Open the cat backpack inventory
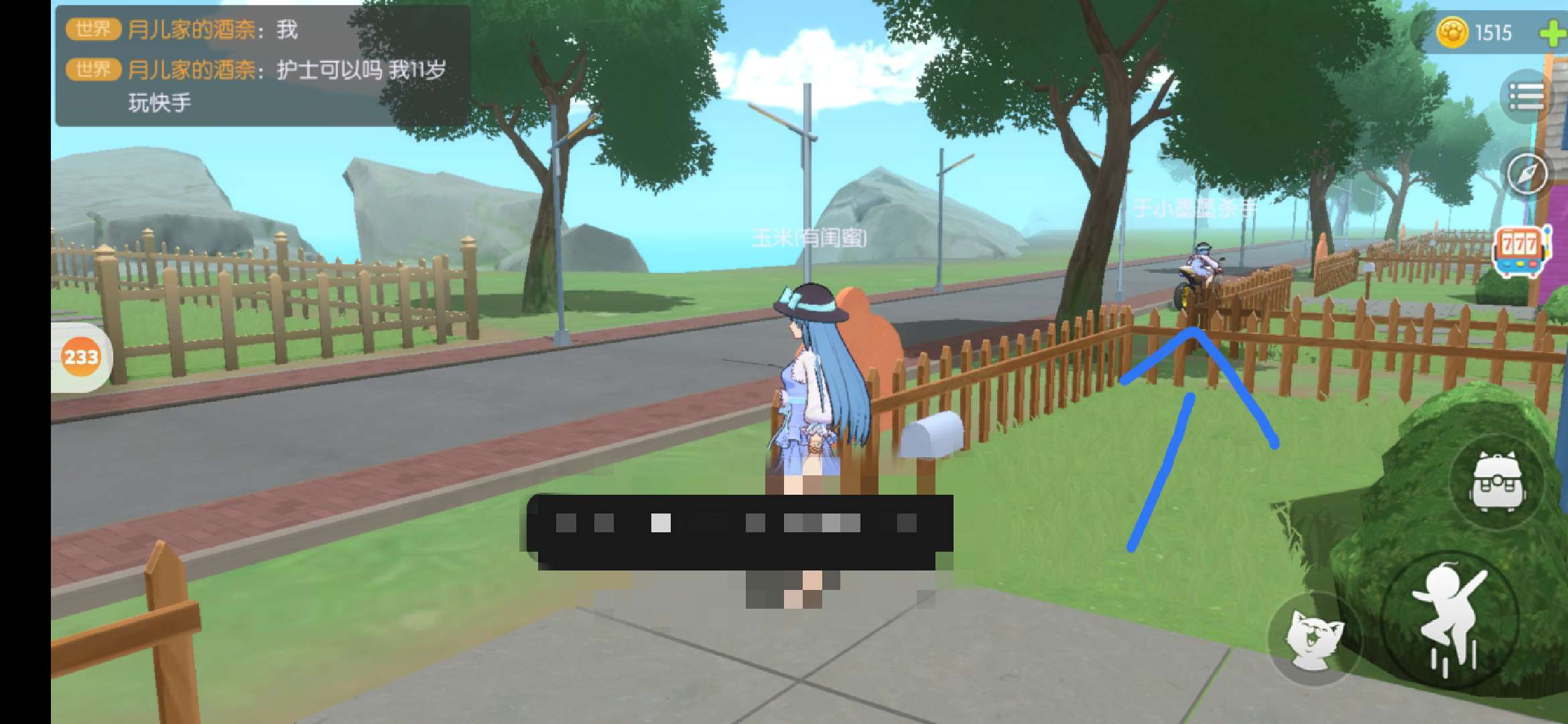The width and height of the screenshot is (1568, 724). point(1497,482)
